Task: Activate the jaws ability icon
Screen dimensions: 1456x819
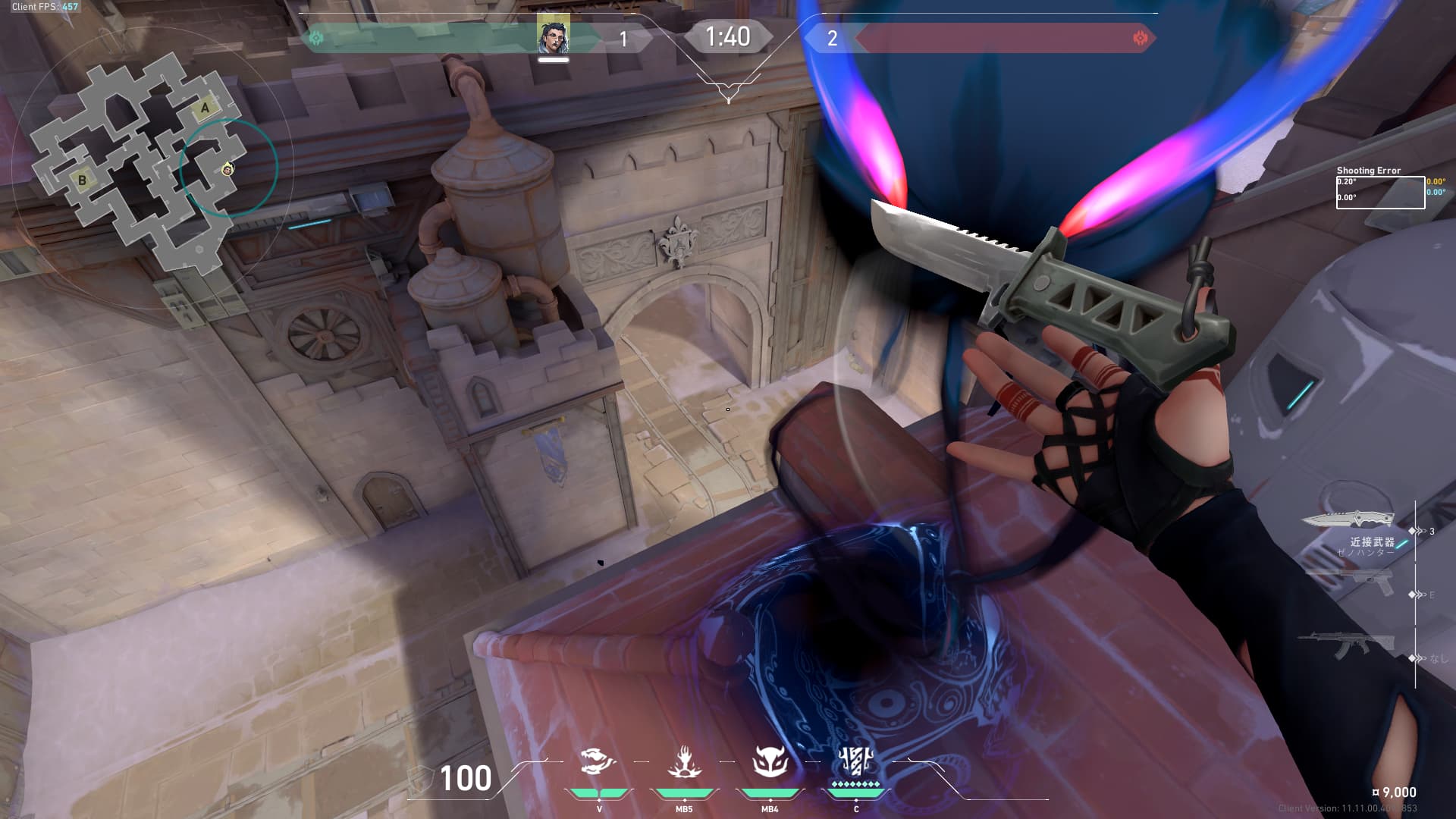Action: coord(598,761)
